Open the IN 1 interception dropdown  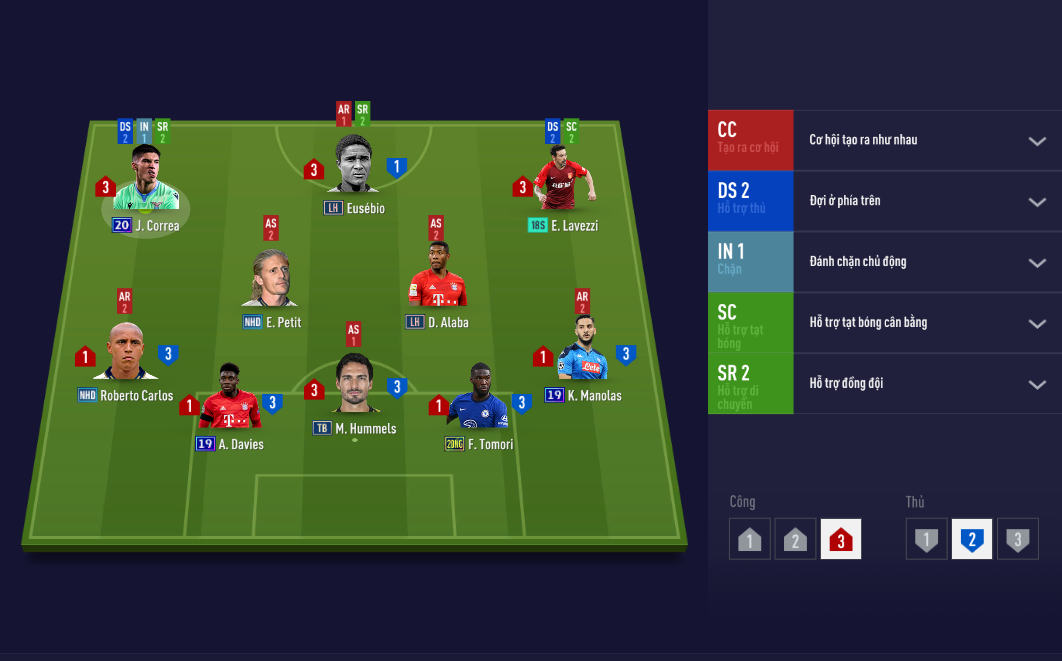[1037, 263]
